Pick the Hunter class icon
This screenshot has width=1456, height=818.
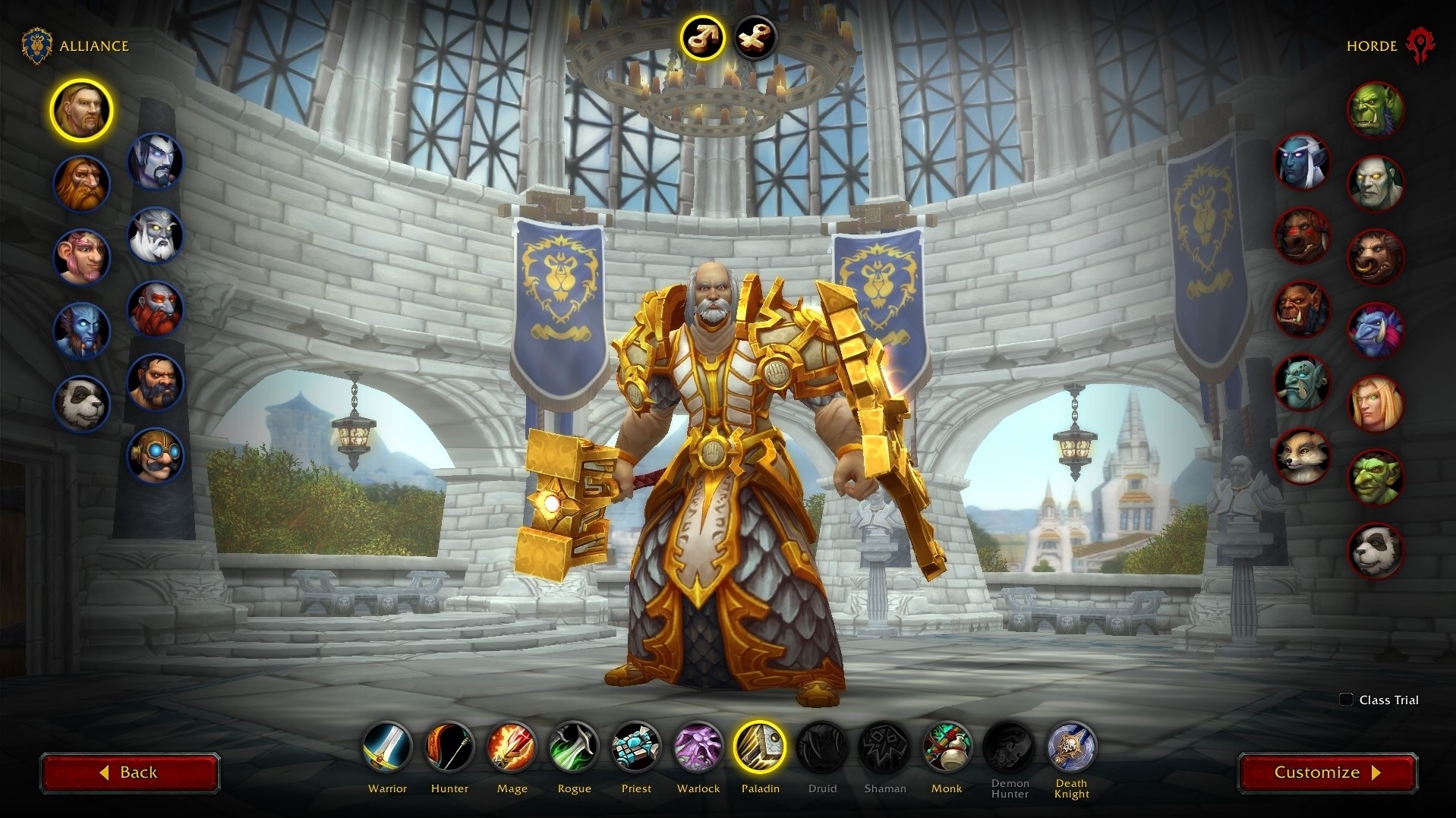(449, 747)
